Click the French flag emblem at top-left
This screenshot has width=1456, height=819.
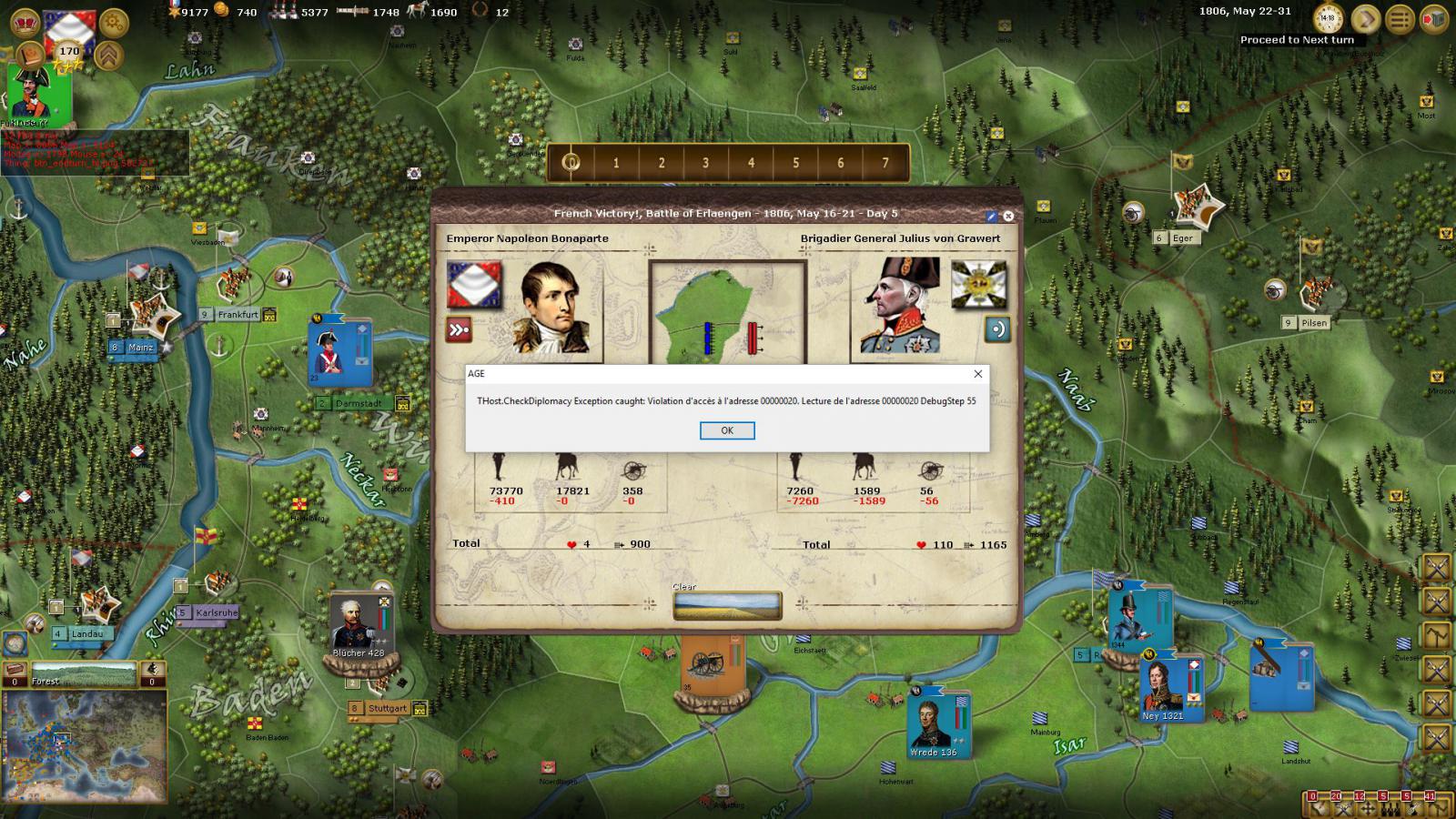click(69, 27)
